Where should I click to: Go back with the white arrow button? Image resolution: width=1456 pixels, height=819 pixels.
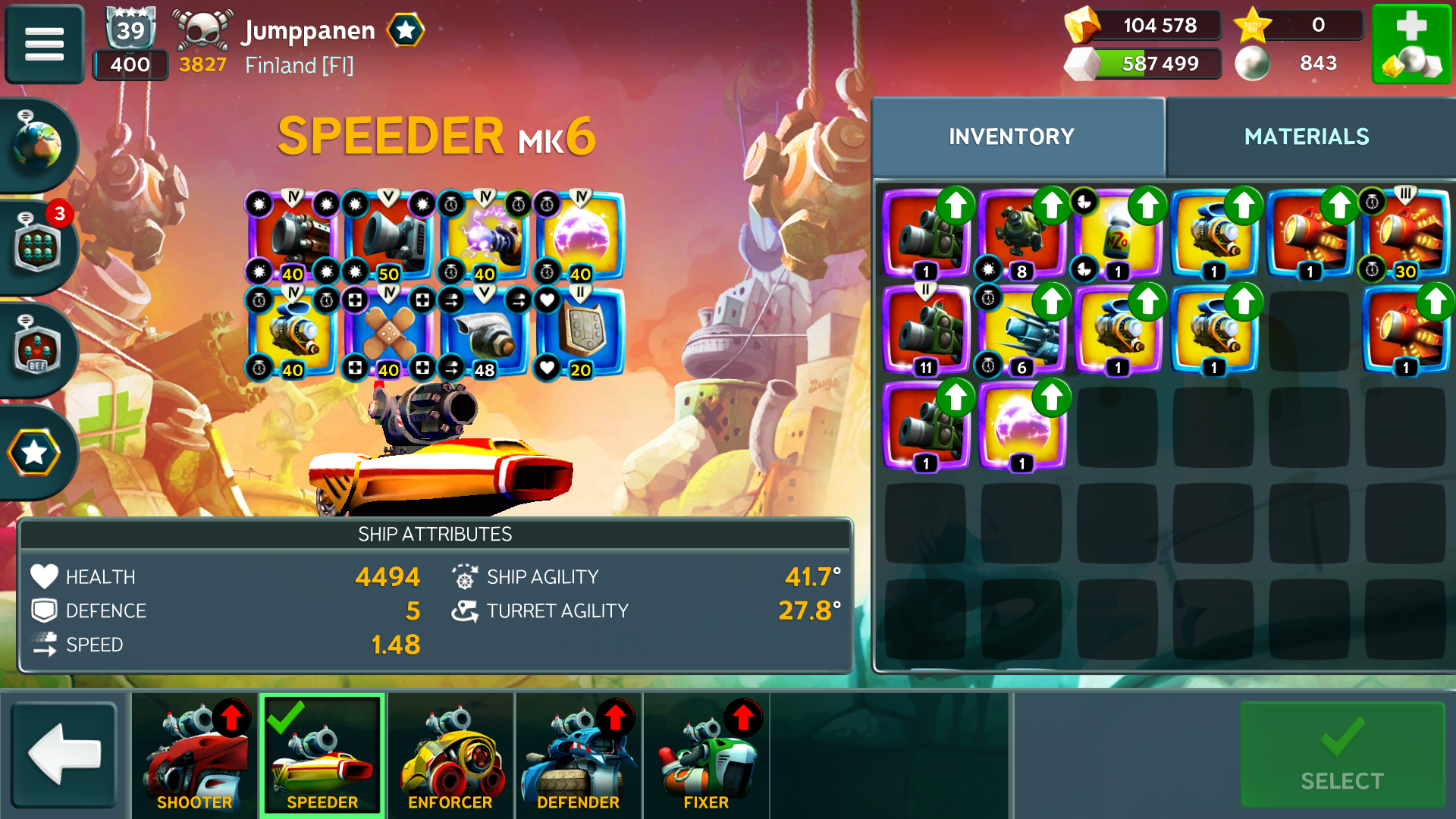(64, 754)
